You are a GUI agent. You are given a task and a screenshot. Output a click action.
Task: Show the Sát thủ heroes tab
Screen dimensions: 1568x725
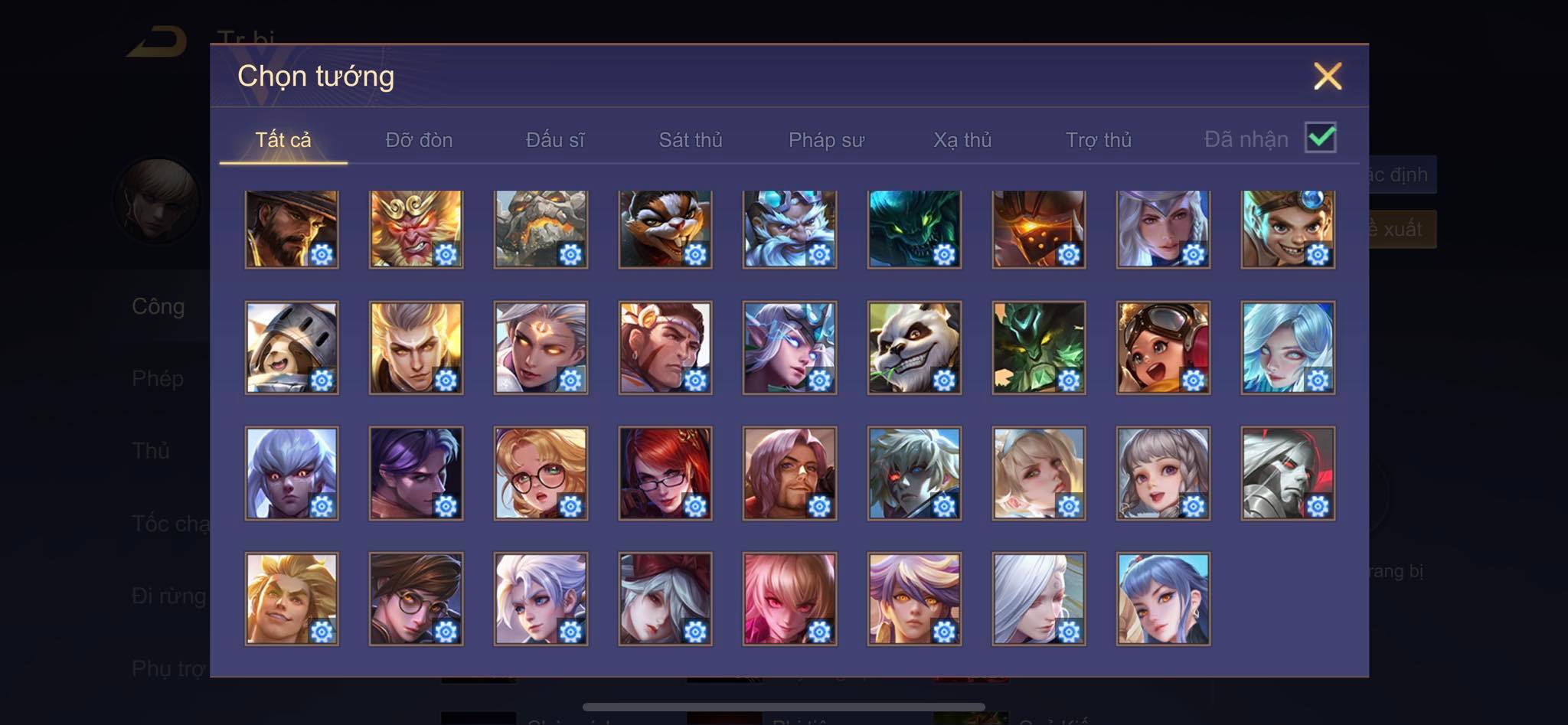coord(691,140)
